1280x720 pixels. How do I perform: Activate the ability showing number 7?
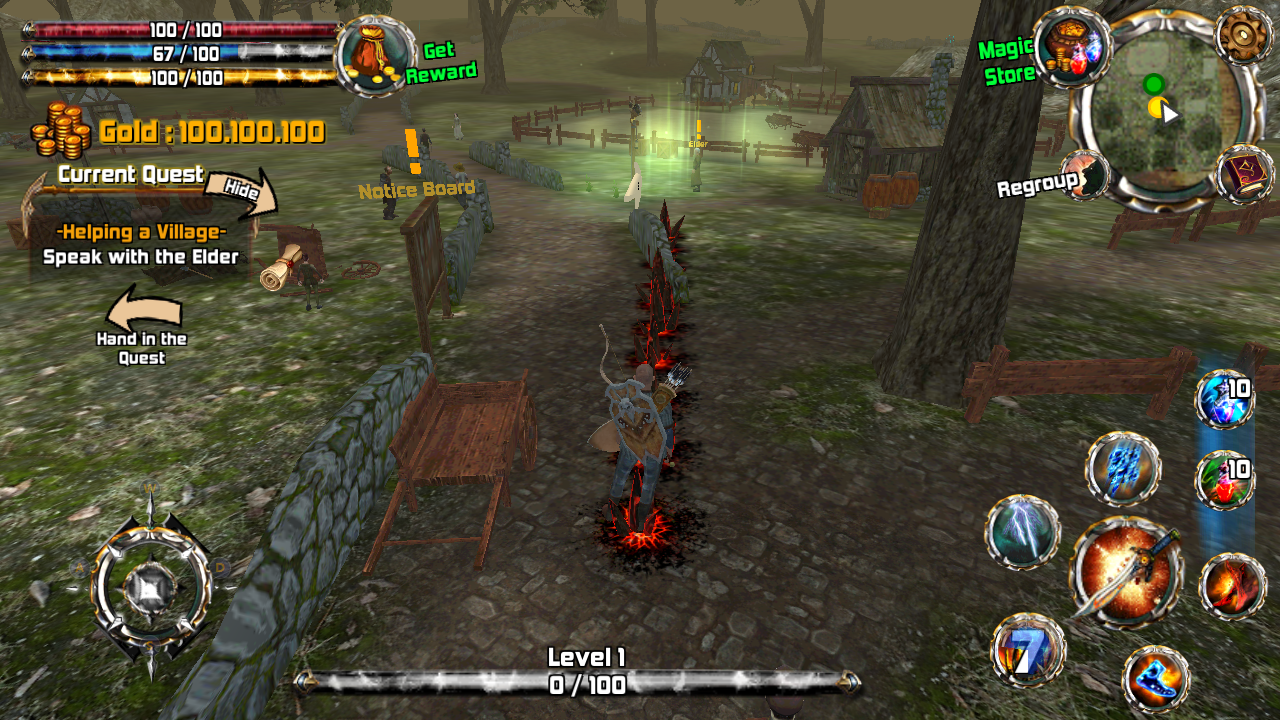[x=1028, y=650]
